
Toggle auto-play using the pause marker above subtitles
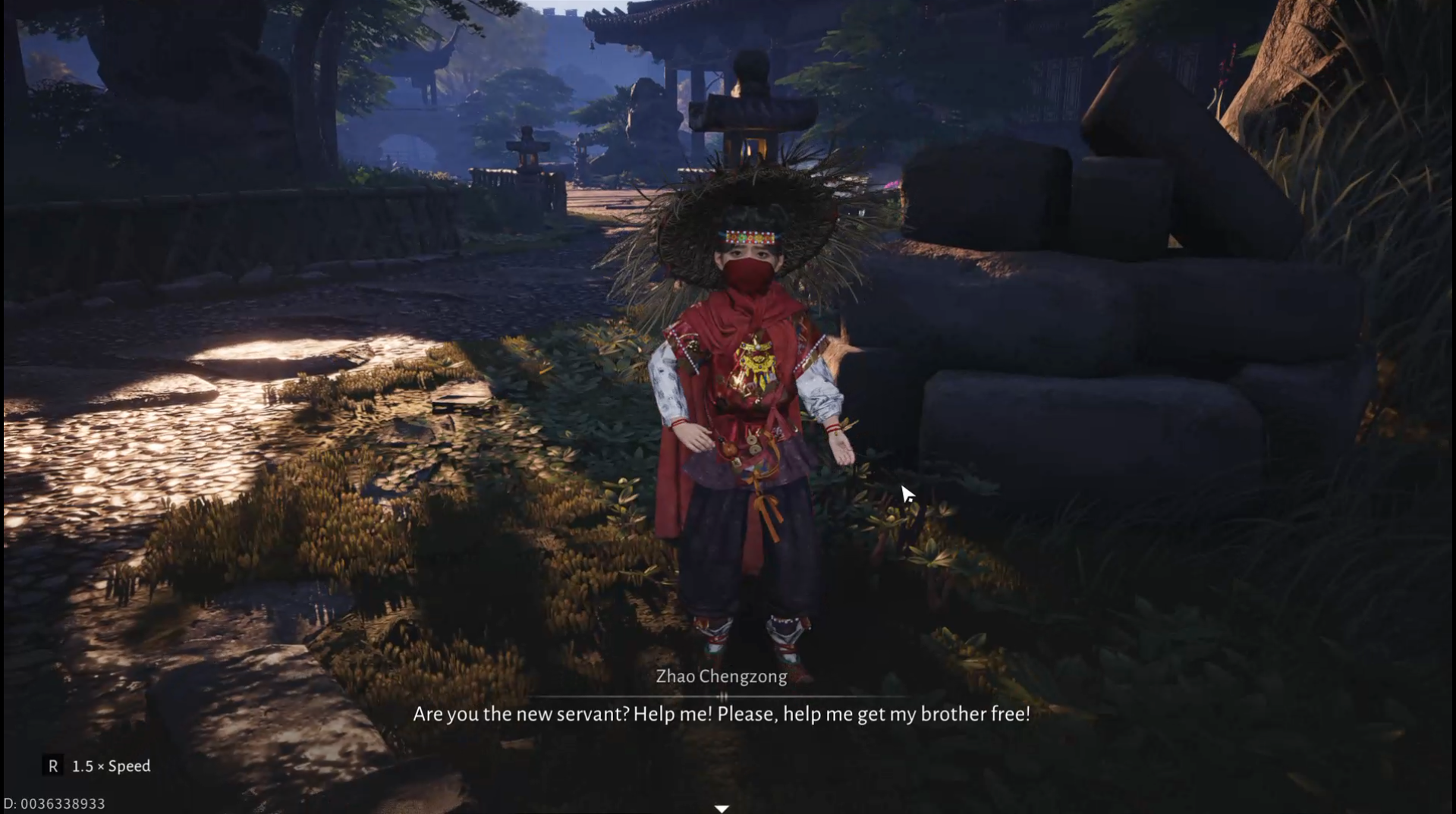pos(725,696)
